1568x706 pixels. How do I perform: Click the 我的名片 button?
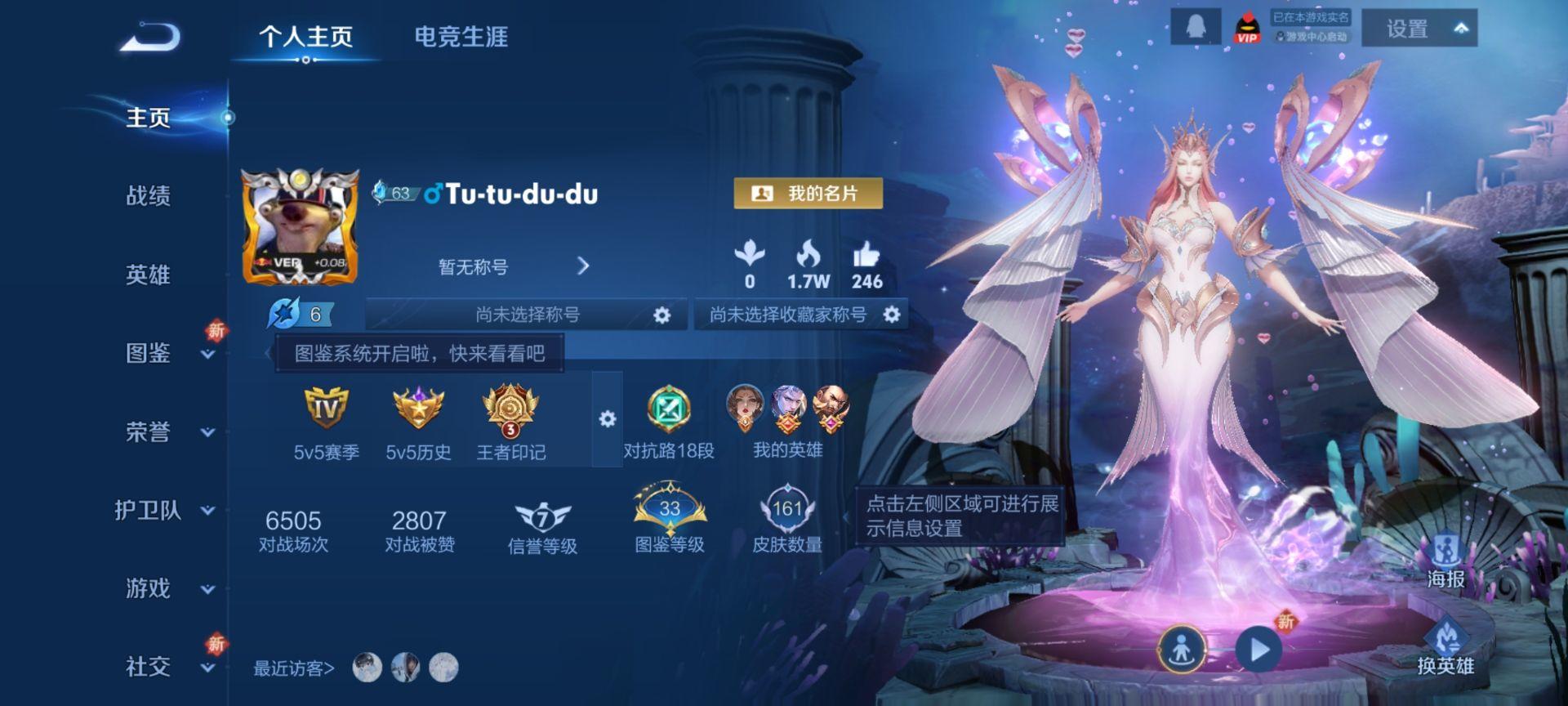[808, 194]
